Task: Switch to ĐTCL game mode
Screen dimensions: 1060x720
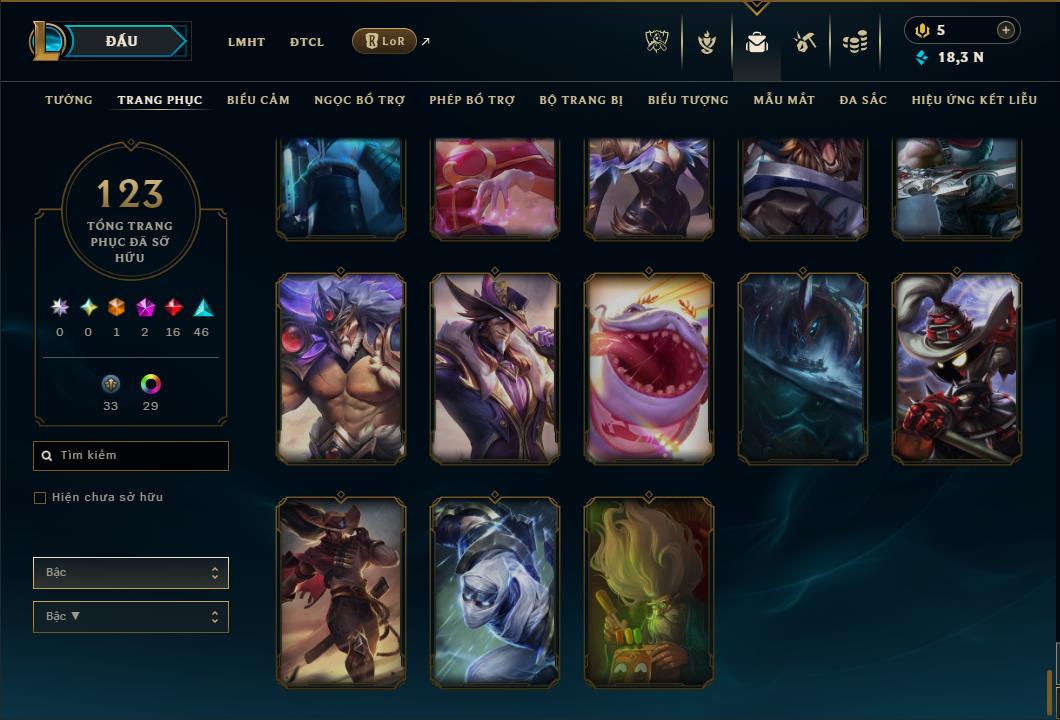Action: tap(307, 42)
